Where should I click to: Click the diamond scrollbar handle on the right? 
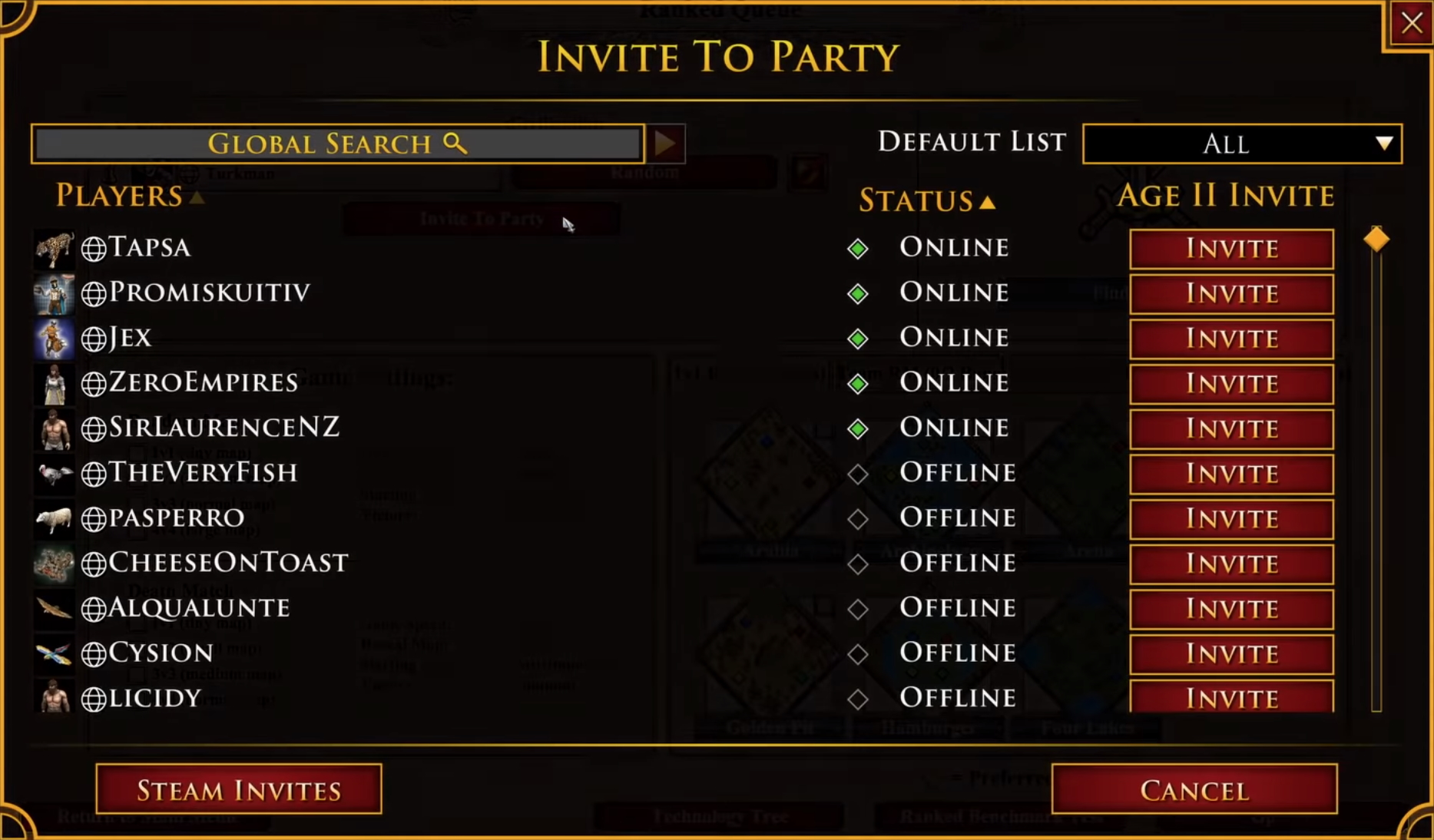(x=1376, y=239)
